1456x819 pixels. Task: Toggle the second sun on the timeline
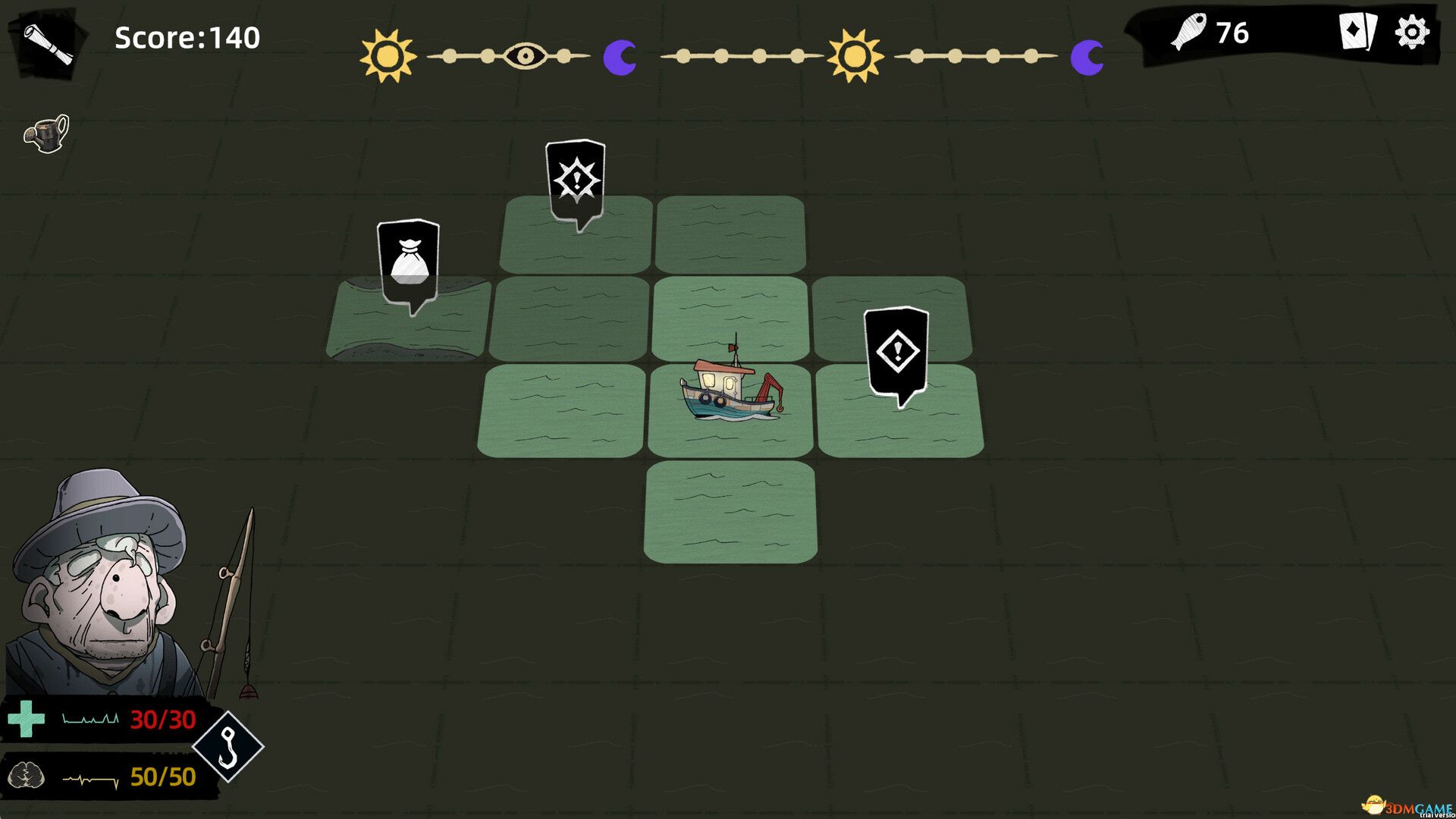(x=855, y=53)
